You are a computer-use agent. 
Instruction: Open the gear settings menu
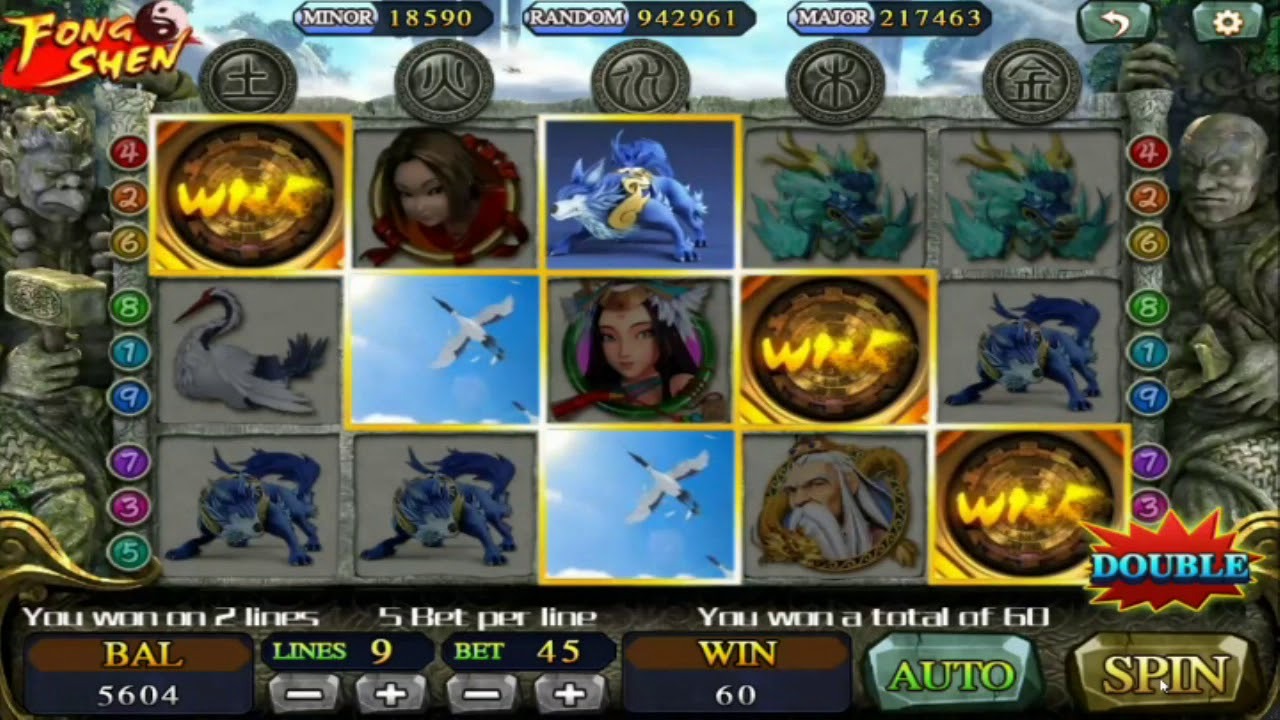[1227, 23]
